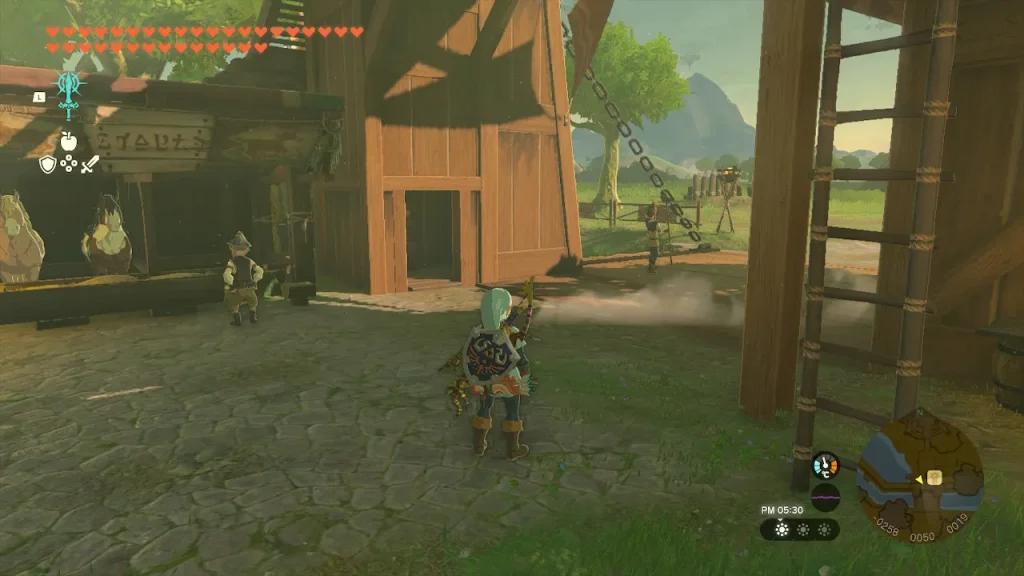
Task: Open the shield quick-select icon
Action: click(47, 164)
